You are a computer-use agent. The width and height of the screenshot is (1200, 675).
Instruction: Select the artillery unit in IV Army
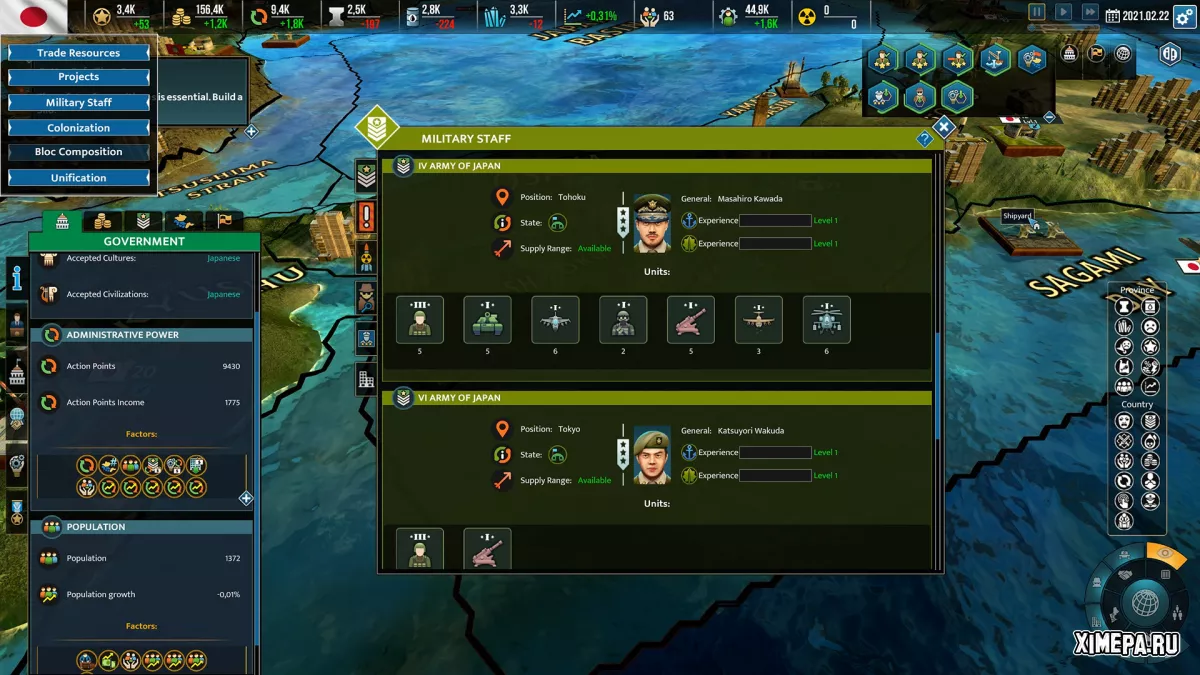[x=691, y=320]
